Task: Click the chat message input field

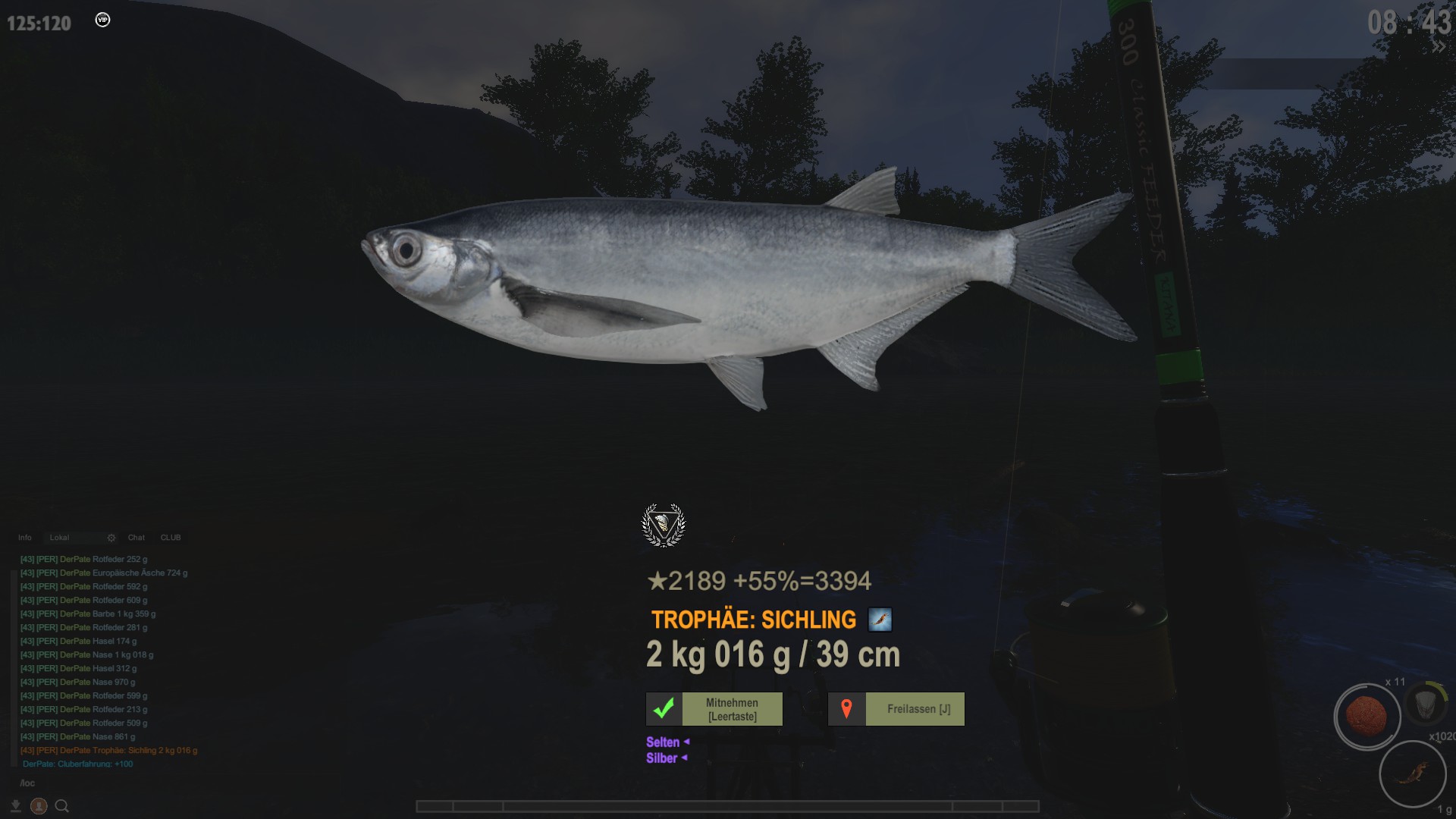Action: tap(106, 783)
